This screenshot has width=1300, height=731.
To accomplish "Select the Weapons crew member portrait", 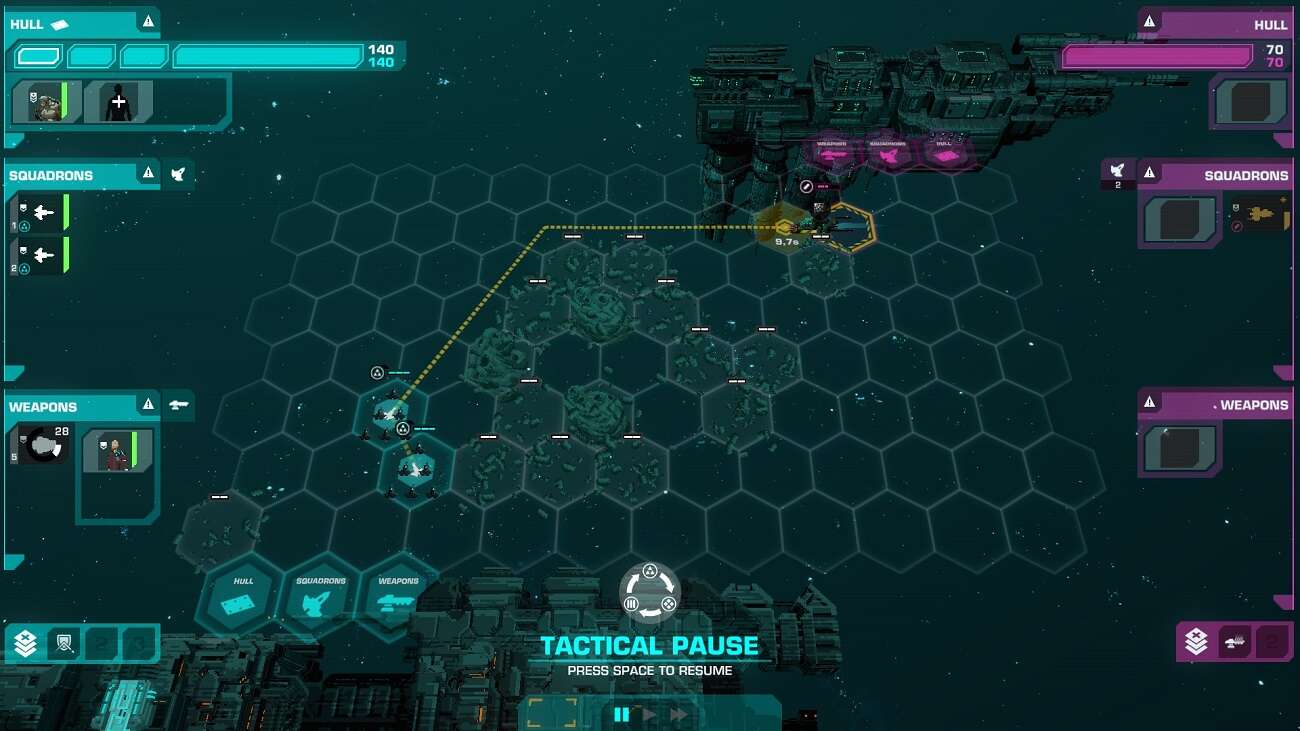I will point(118,451).
